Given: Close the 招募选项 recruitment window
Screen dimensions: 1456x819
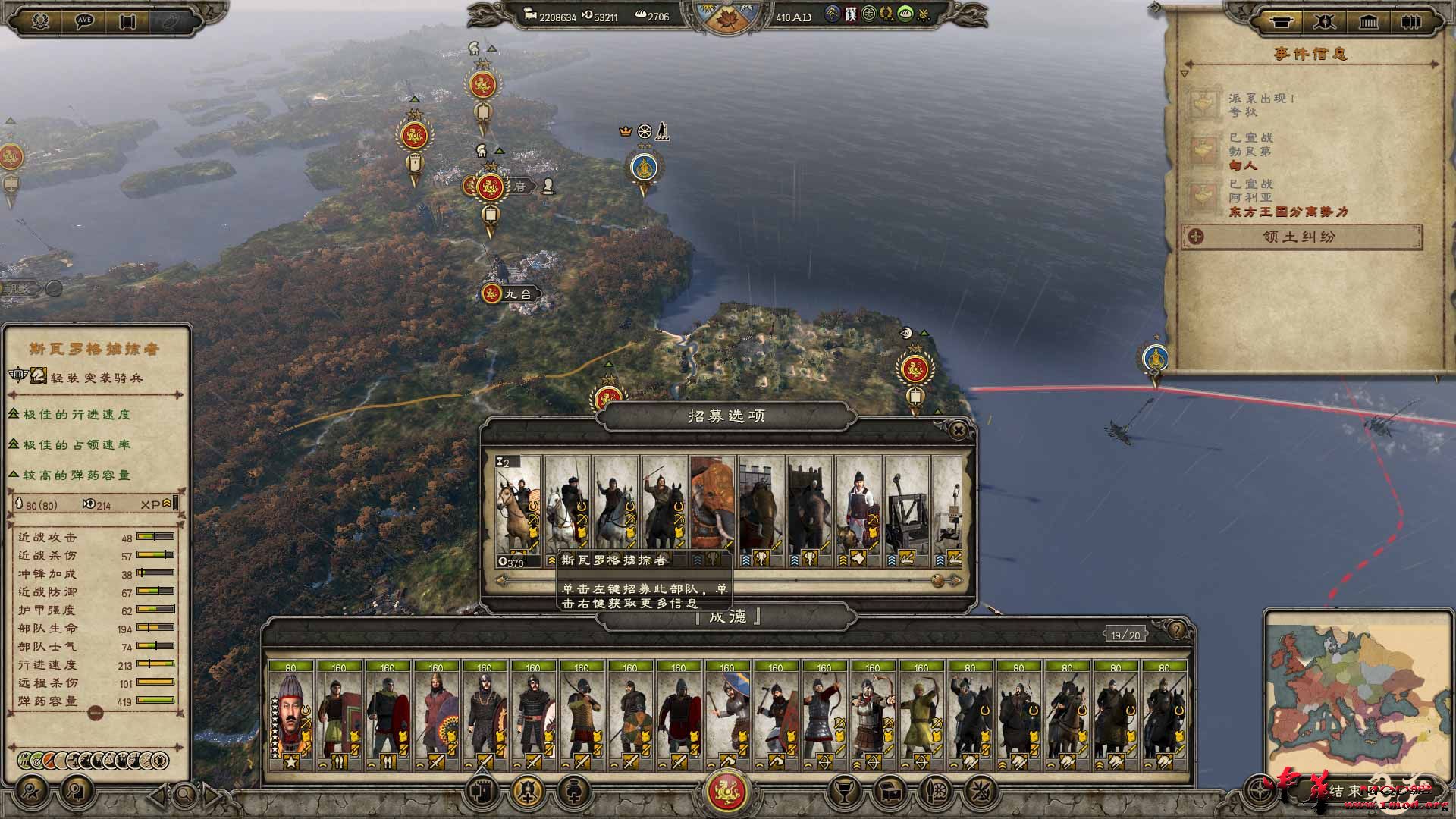Looking at the screenshot, I should (958, 429).
